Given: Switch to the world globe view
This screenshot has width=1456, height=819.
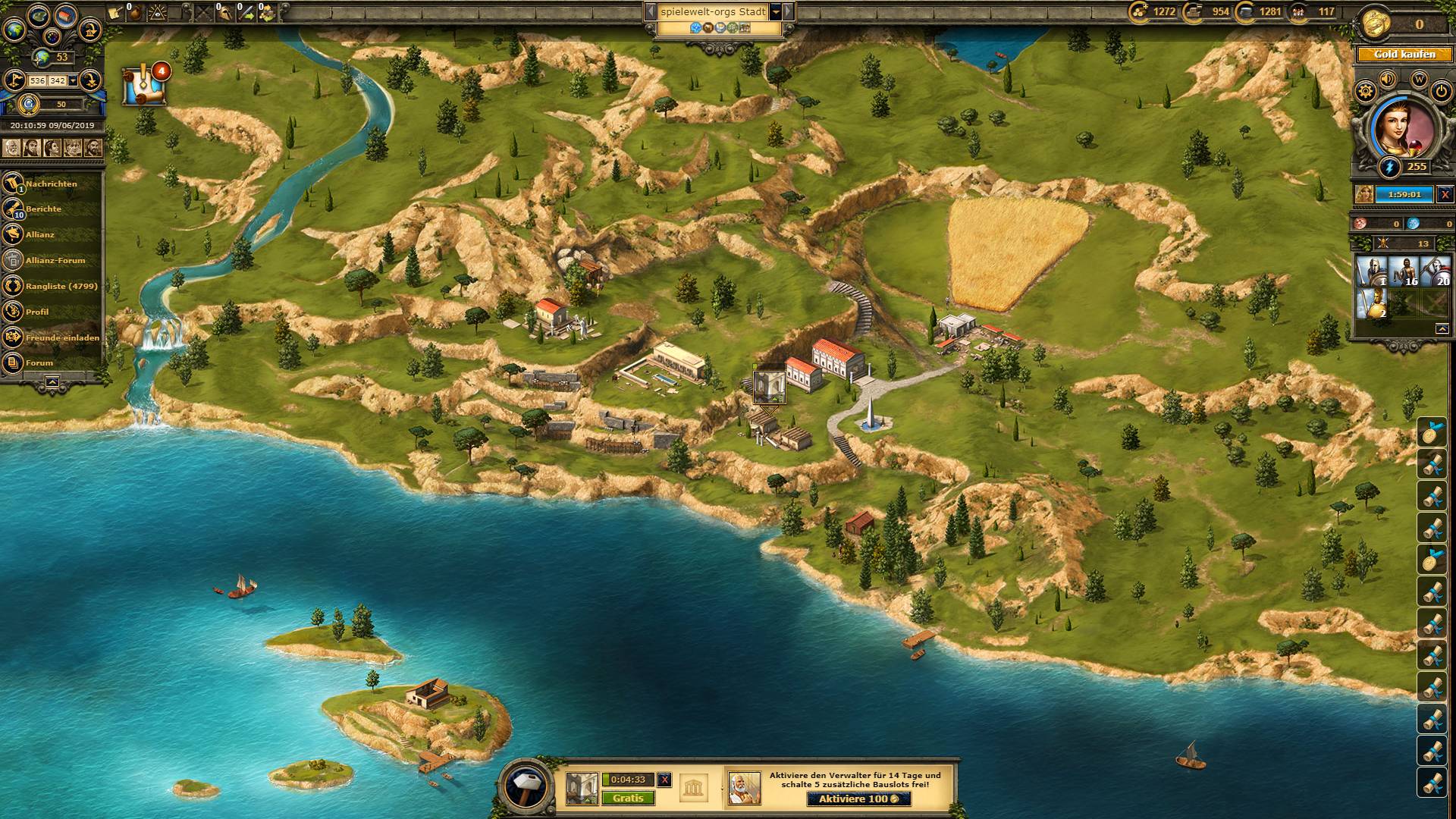Looking at the screenshot, I should point(14,29).
